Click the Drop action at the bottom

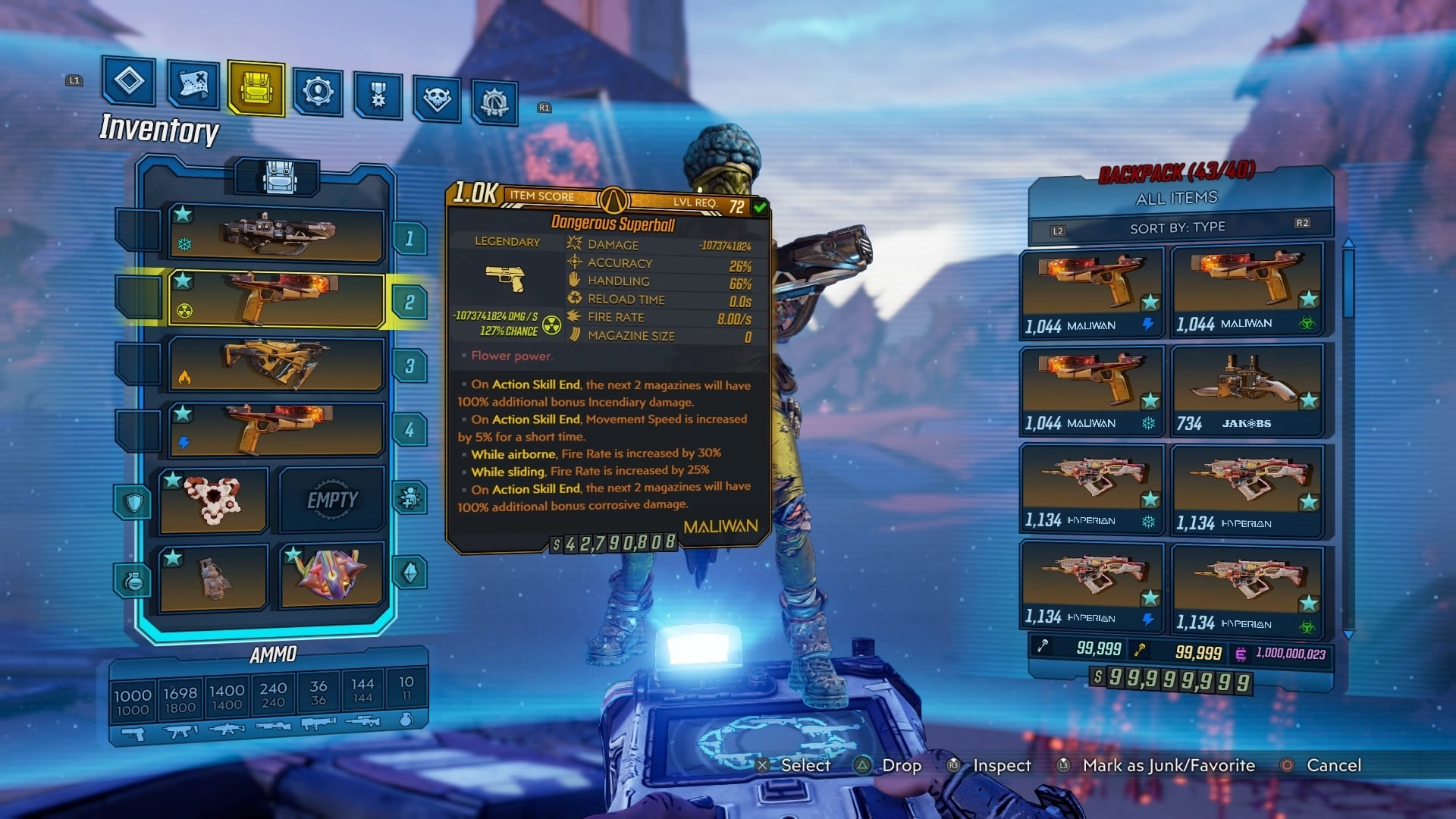pyautogui.click(x=902, y=766)
